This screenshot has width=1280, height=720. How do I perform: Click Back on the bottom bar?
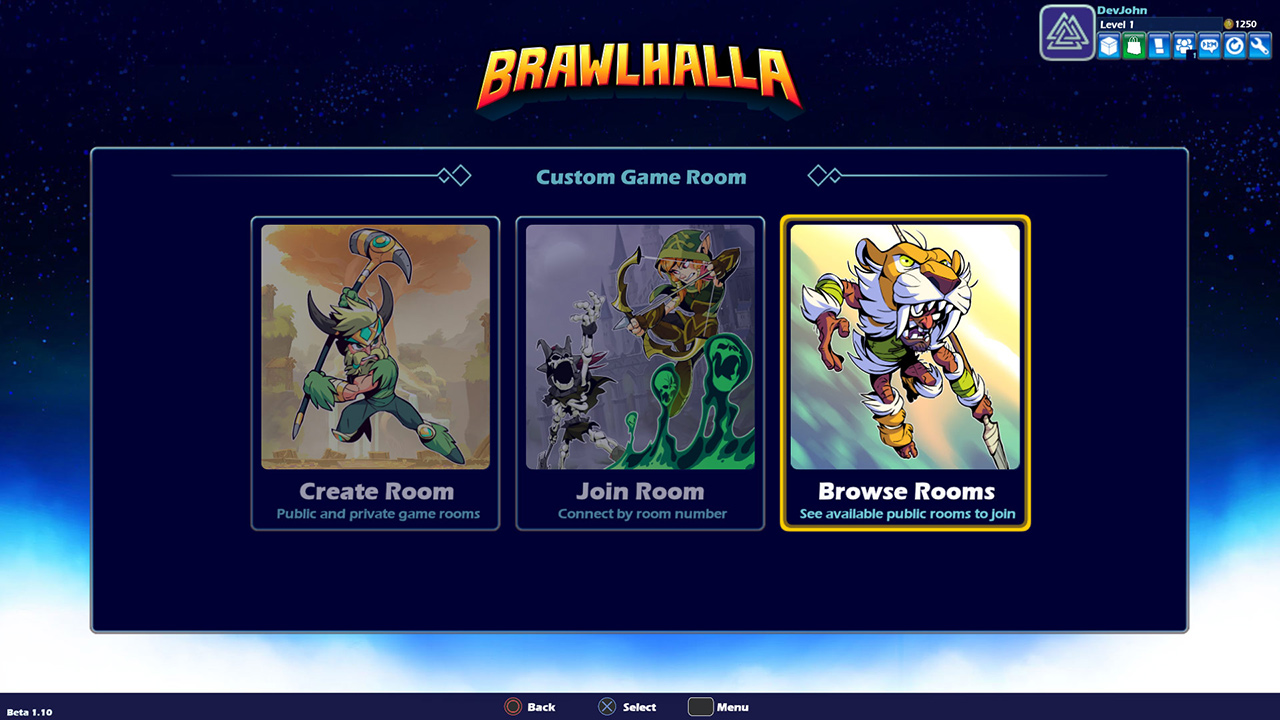click(x=531, y=707)
